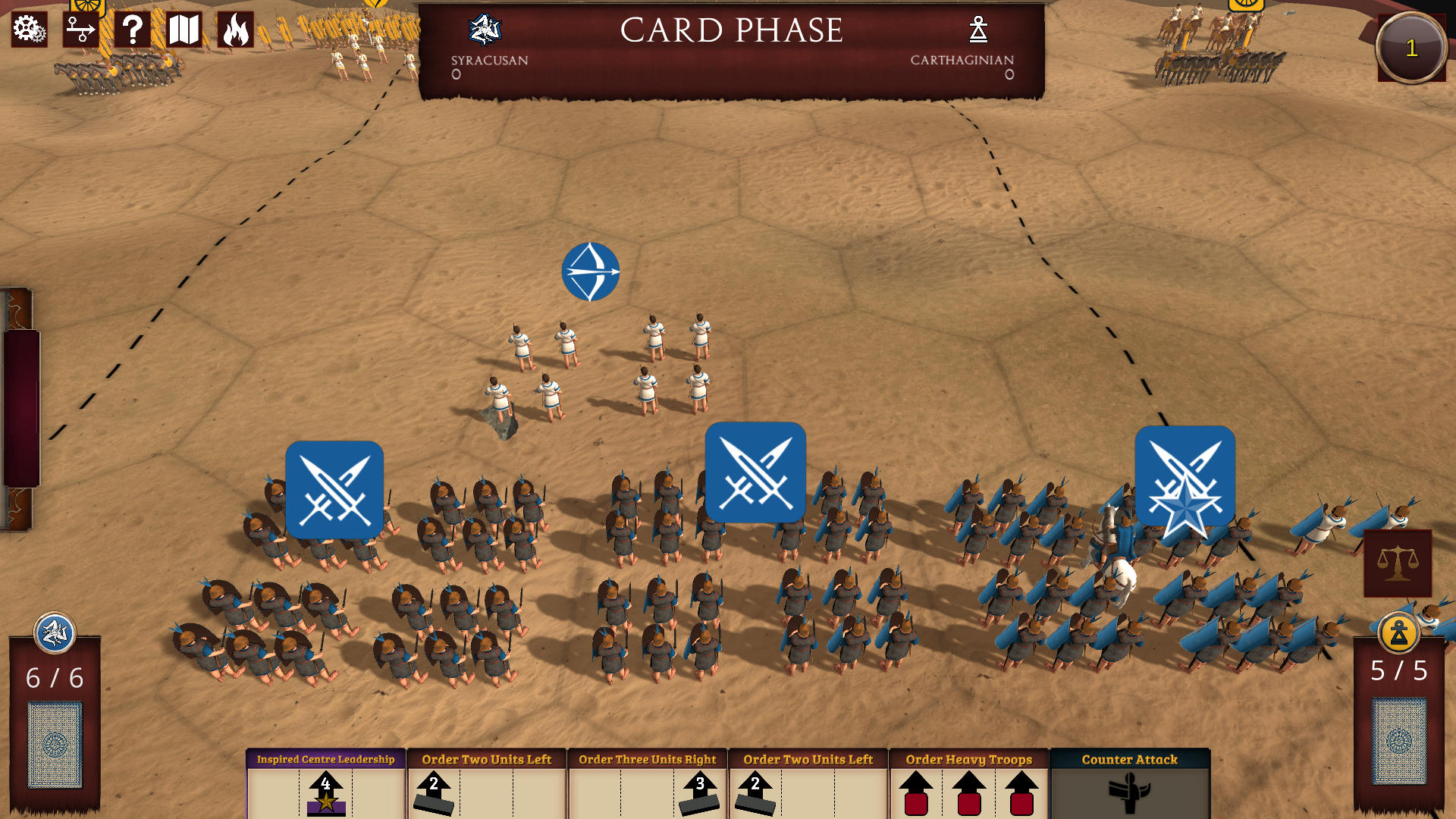This screenshot has width=1456, height=819.
Task: Select the star leader unit icon on the right
Action: (1183, 474)
